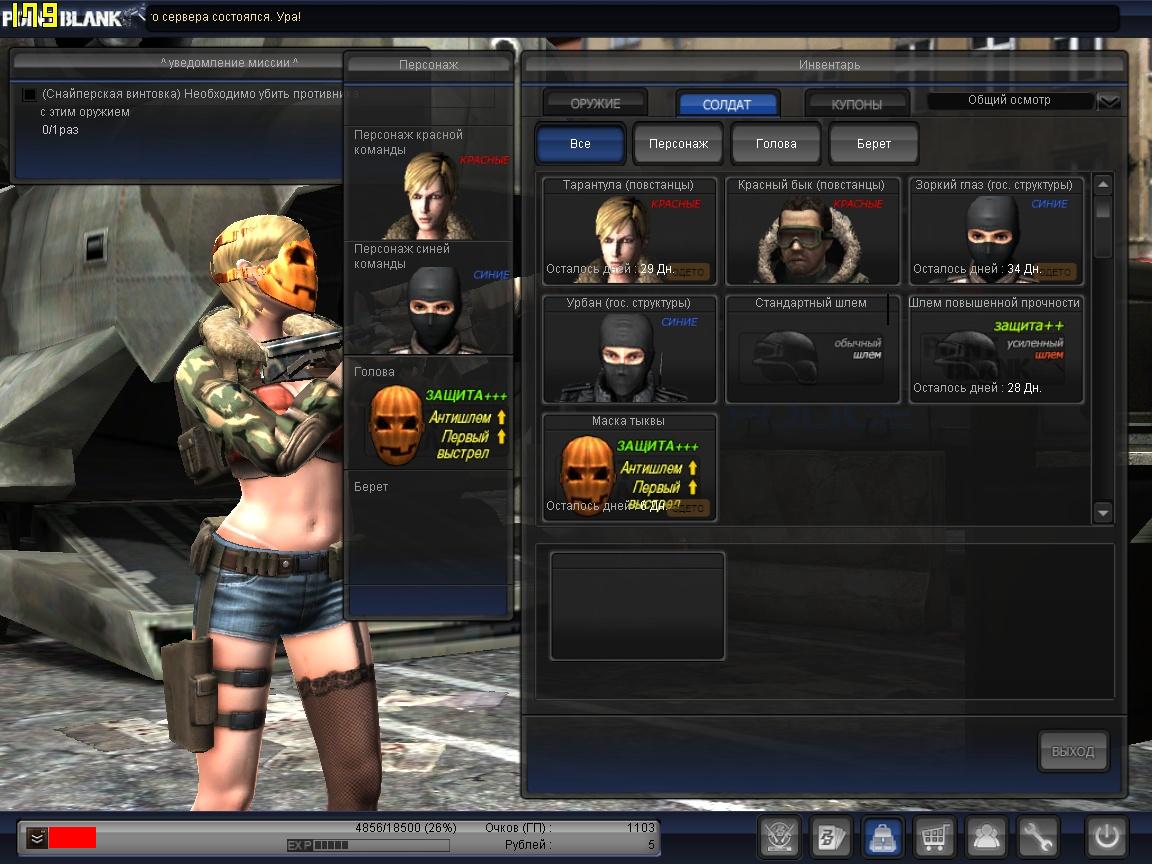Screen dimensions: 1152x864
Task: Open the КУПОНЫ tab
Action: pyautogui.click(x=857, y=104)
